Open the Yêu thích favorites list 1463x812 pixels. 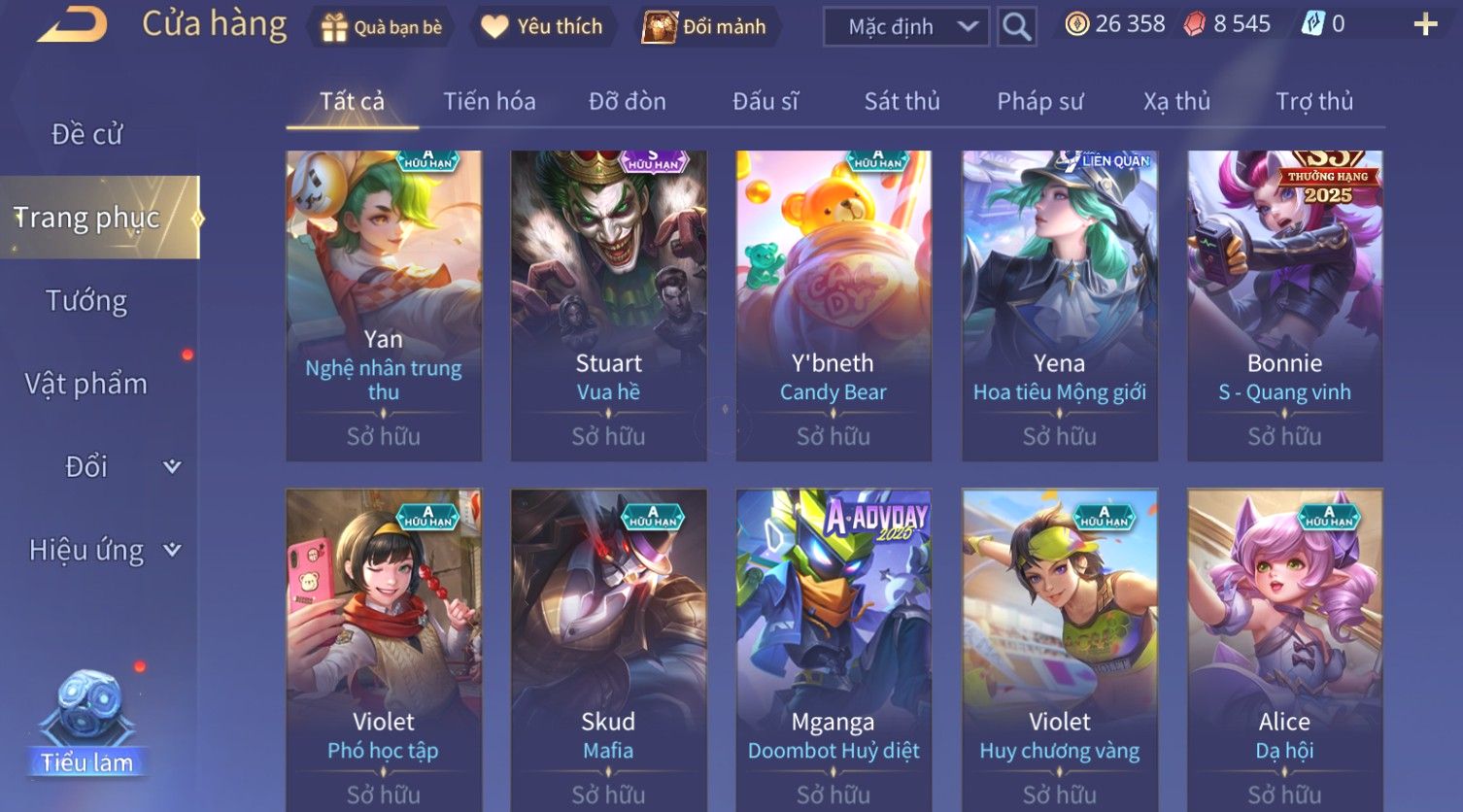click(542, 26)
